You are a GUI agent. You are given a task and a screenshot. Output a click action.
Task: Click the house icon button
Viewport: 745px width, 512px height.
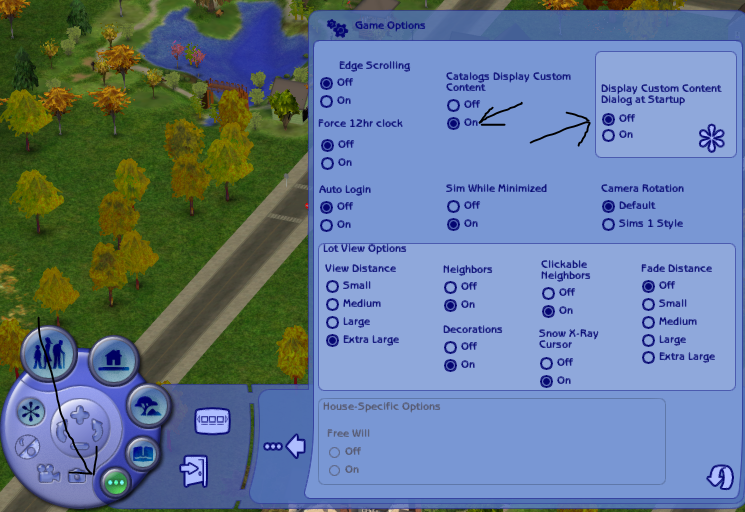(x=113, y=357)
